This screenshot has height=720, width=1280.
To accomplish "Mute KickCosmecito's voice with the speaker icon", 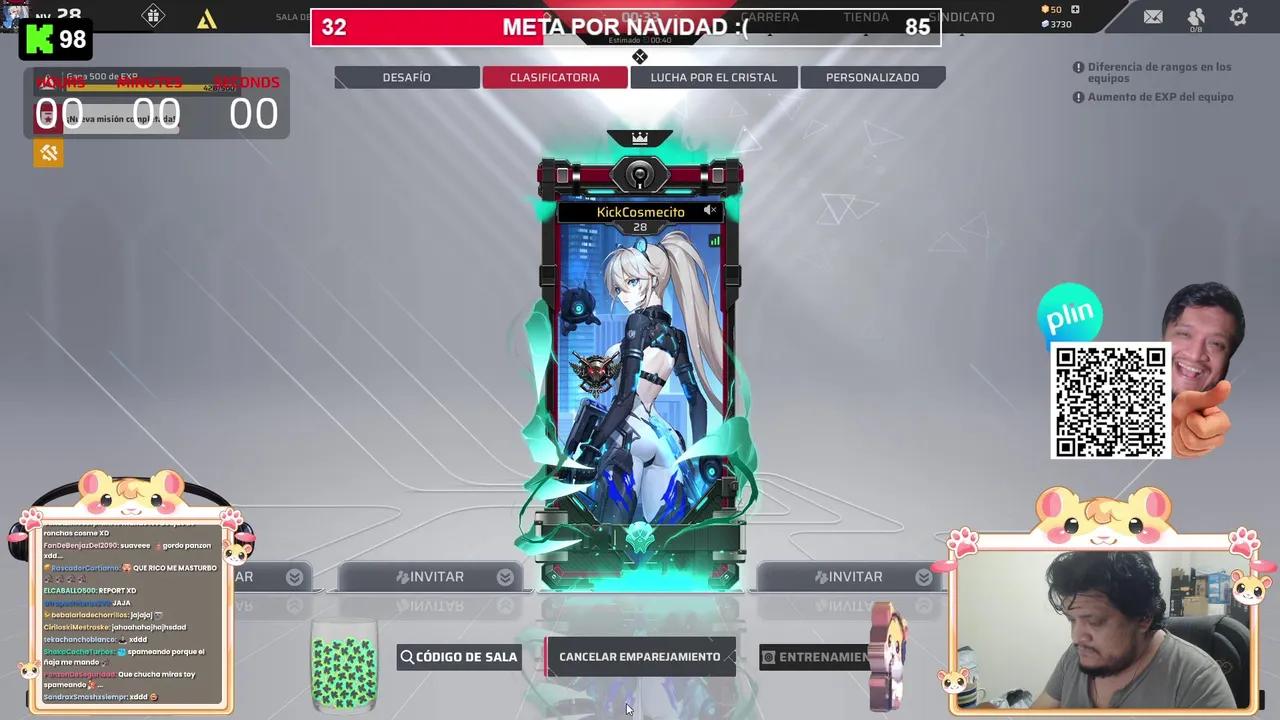I will (709, 210).
